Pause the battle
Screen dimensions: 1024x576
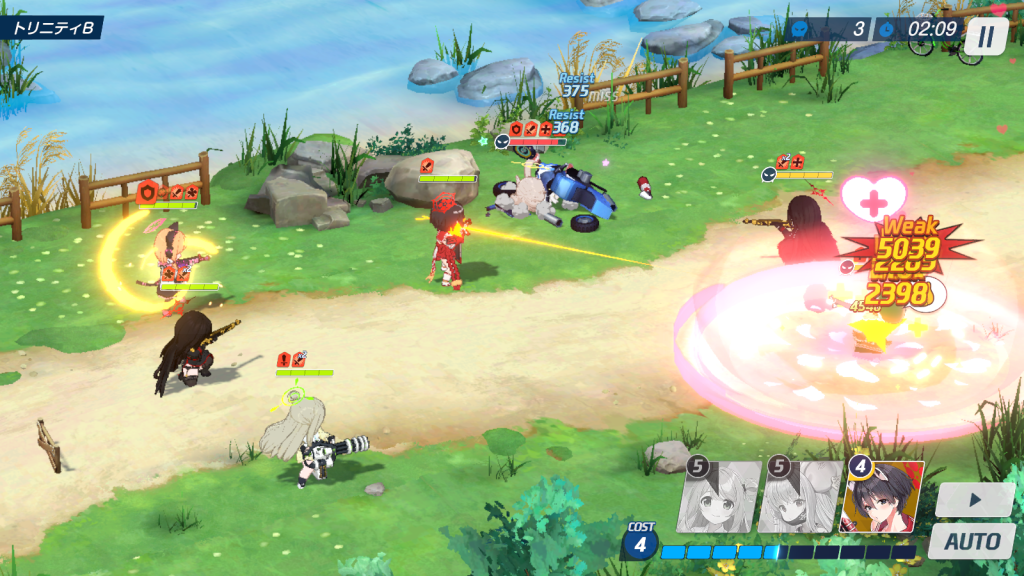point(986,36)
